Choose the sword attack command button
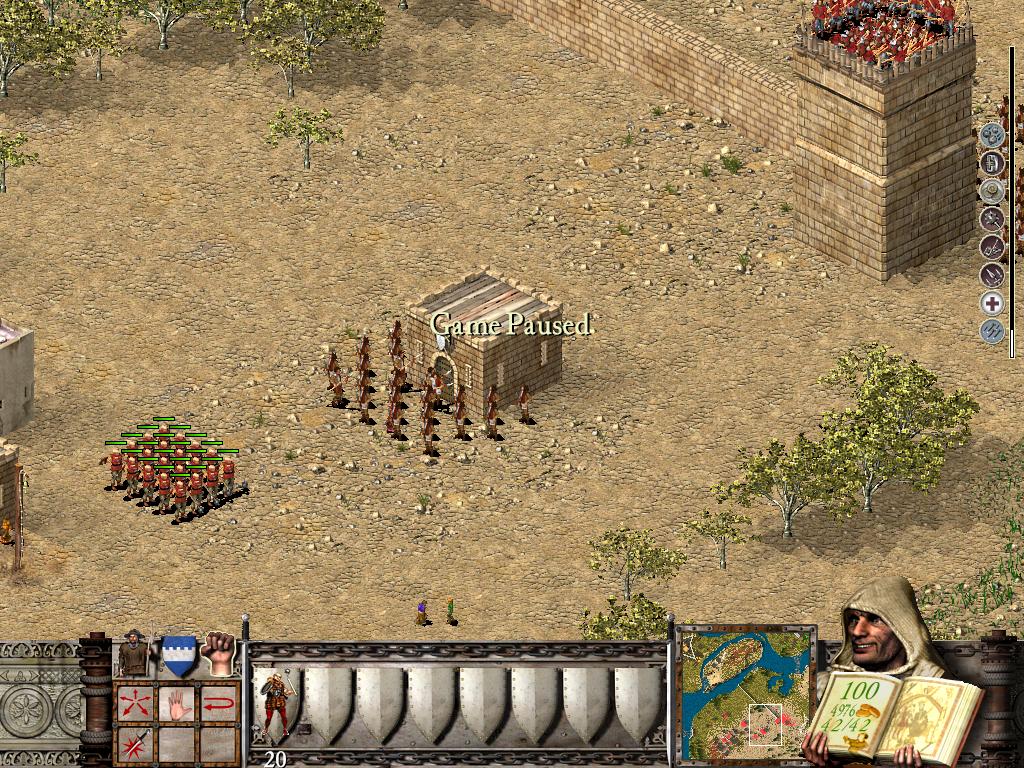Viewport: 1024px width, 768px height. [x=134, y=744]
